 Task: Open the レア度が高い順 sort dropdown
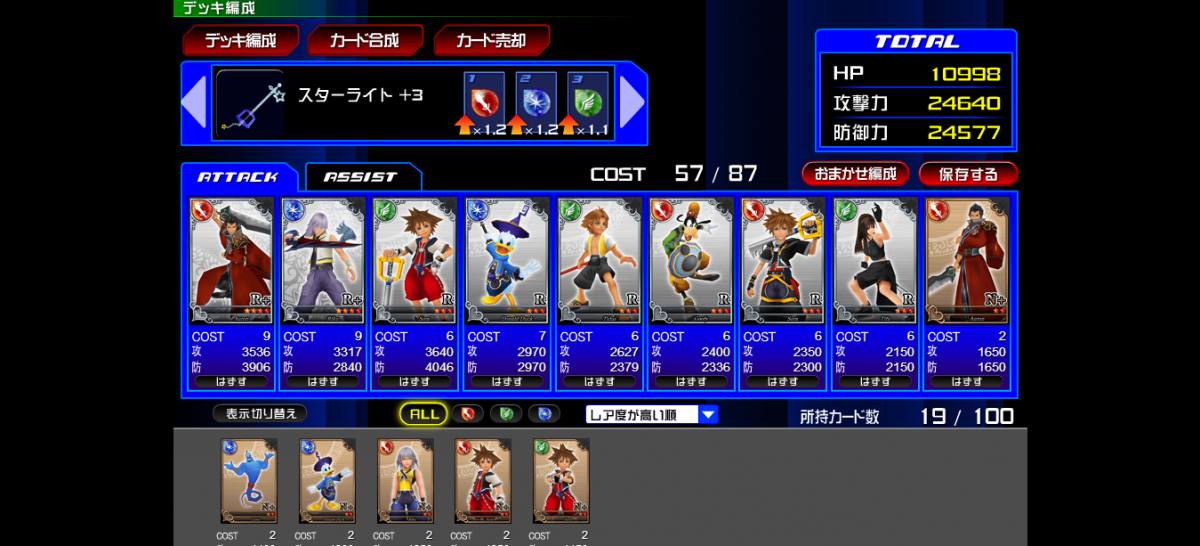click(x=652, y=414)
